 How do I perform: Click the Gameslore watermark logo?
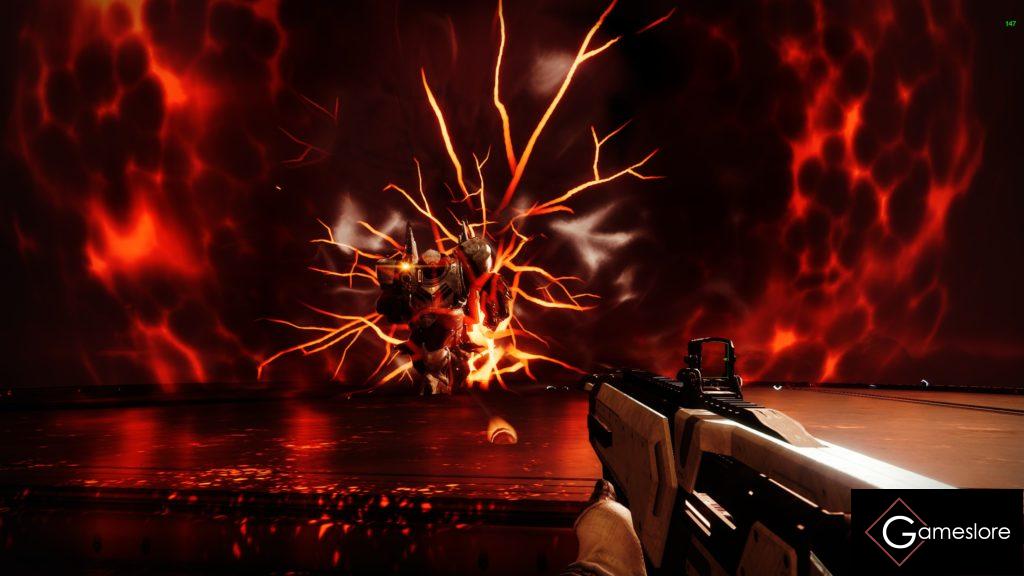[x=937, y=532]
